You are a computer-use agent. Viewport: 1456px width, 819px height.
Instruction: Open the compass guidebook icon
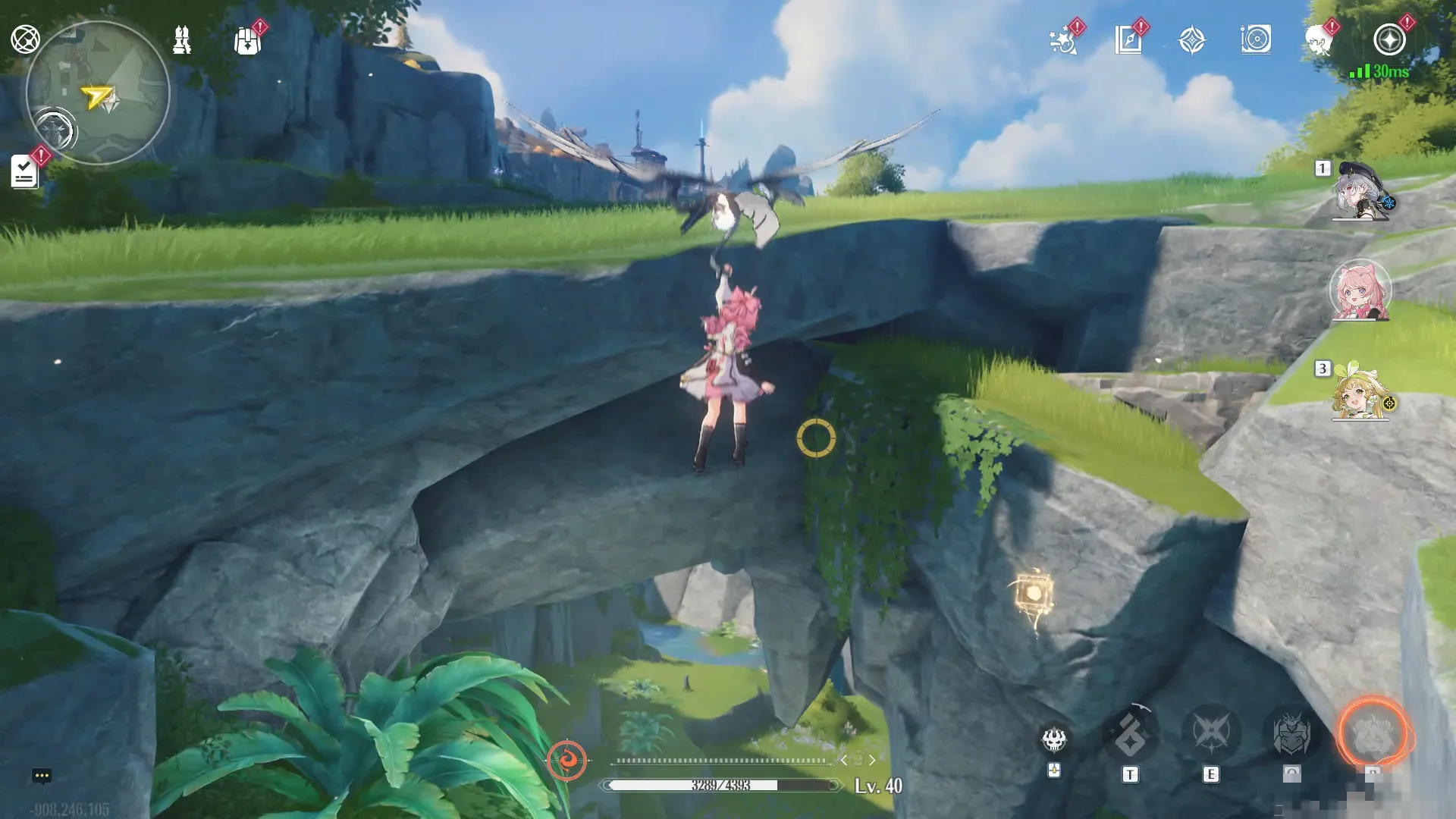pos(1128,40)
